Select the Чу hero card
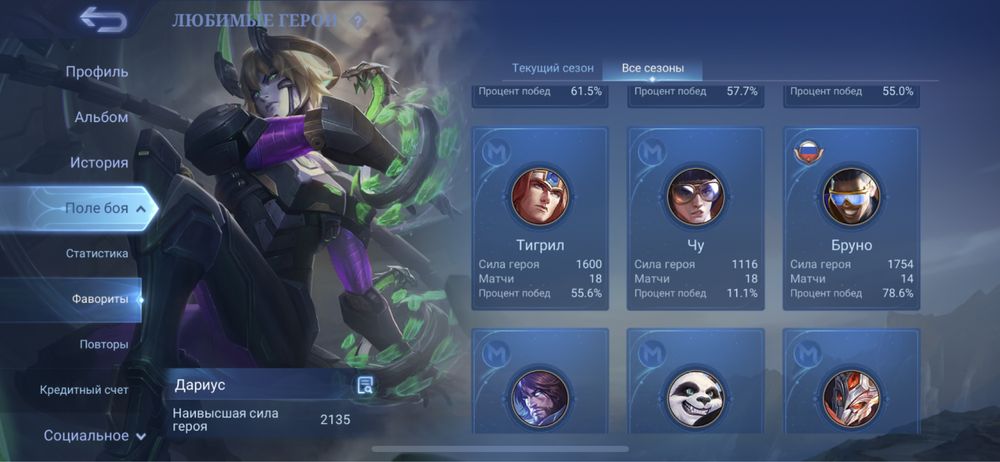Viewport: 1000px width, 462px height. [x=696, y=218]
